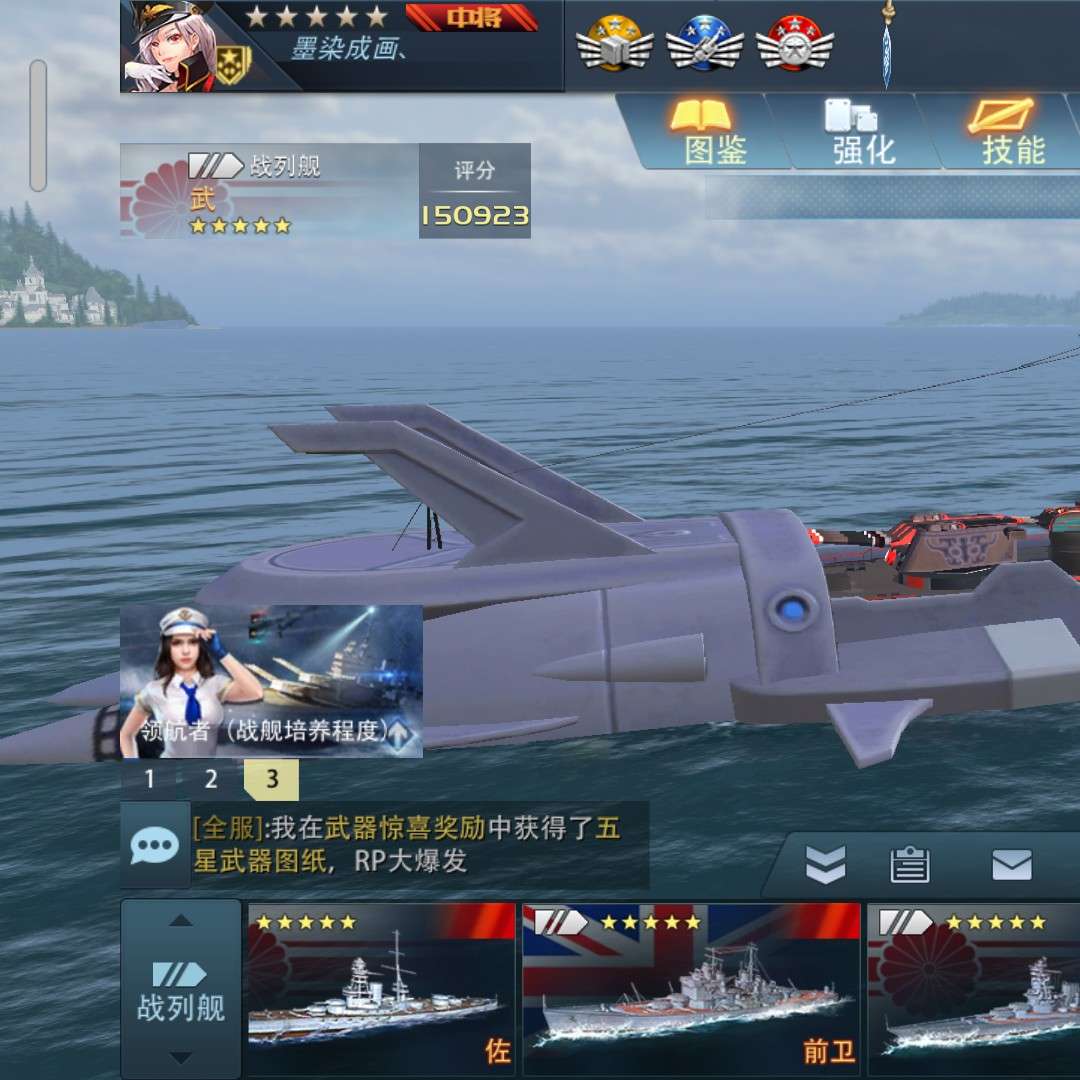Switch to page 2 tab
Viewport: 1080px width, 1080px height.
[211, 780]
